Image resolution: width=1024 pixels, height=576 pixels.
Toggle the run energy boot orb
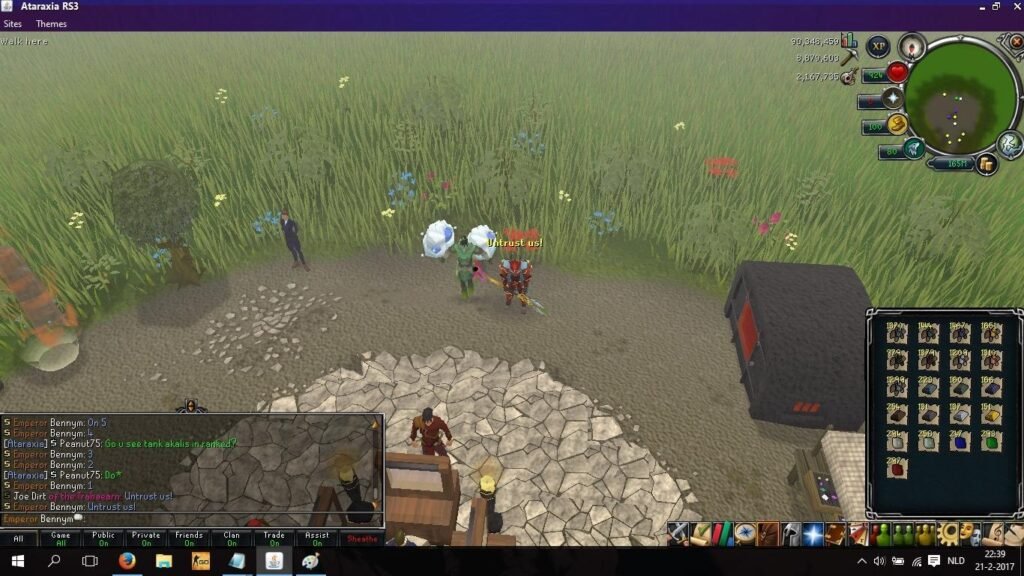click(x=897, y=124)
